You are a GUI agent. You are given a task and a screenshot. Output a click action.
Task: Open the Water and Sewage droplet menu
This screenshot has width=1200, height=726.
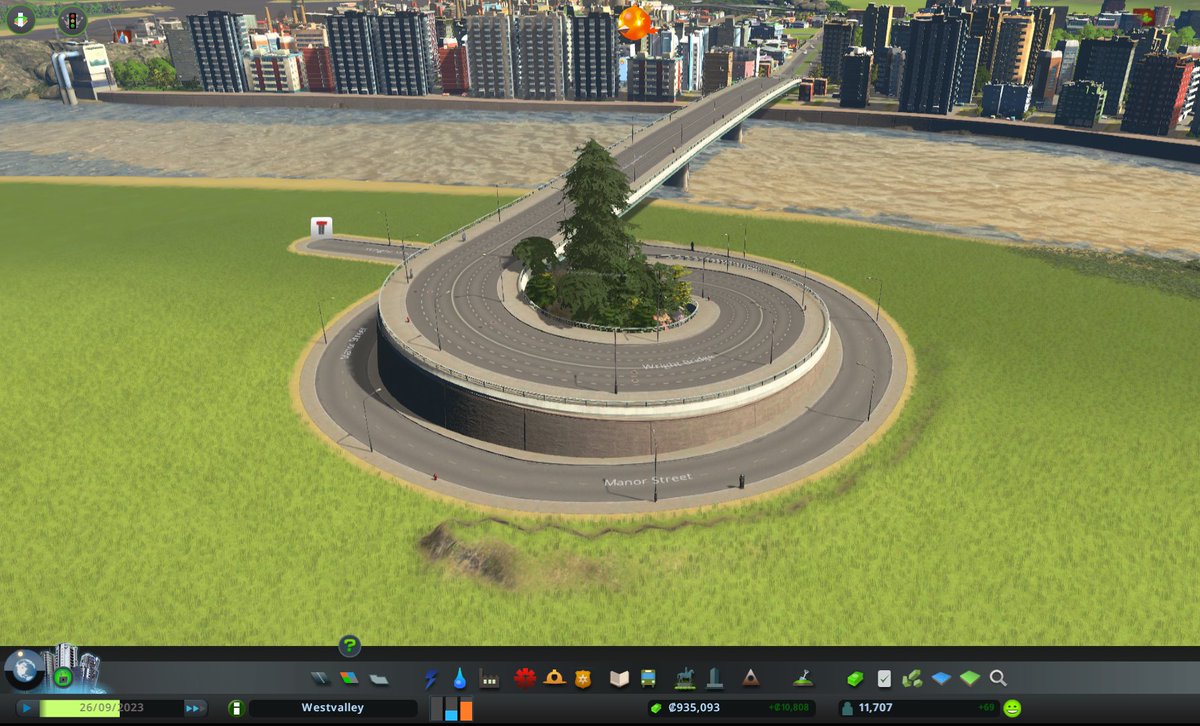(x=459, y=678)
